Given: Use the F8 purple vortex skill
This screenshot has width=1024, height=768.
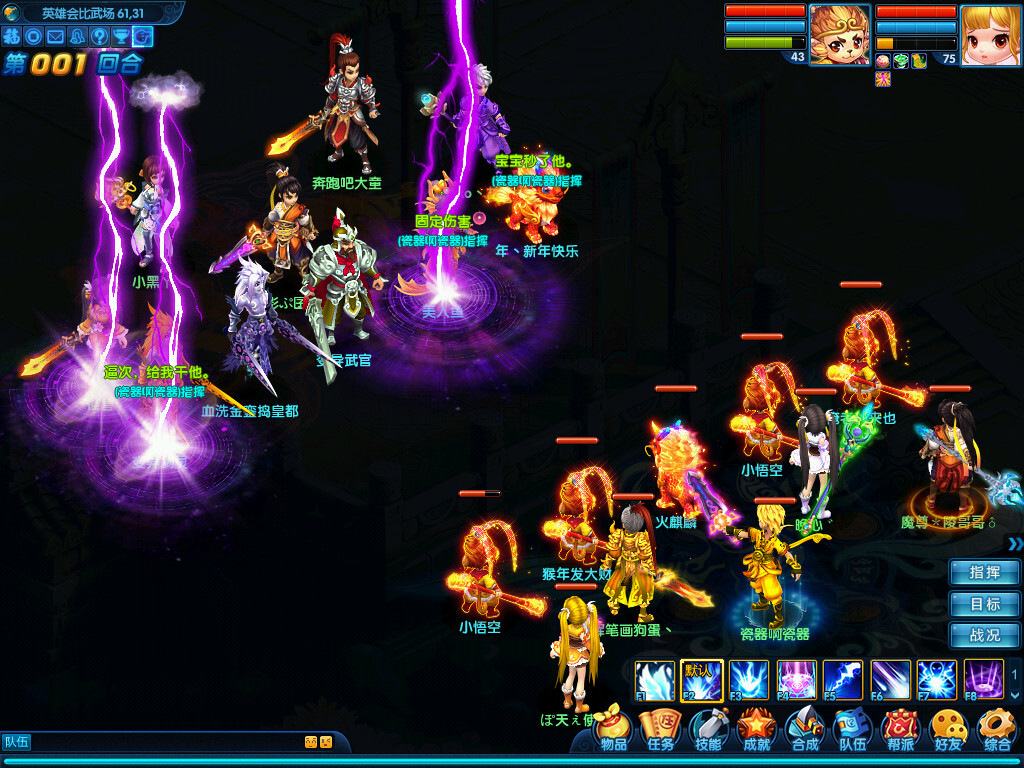Looking at the screenshot, I should tap(984, 679).
